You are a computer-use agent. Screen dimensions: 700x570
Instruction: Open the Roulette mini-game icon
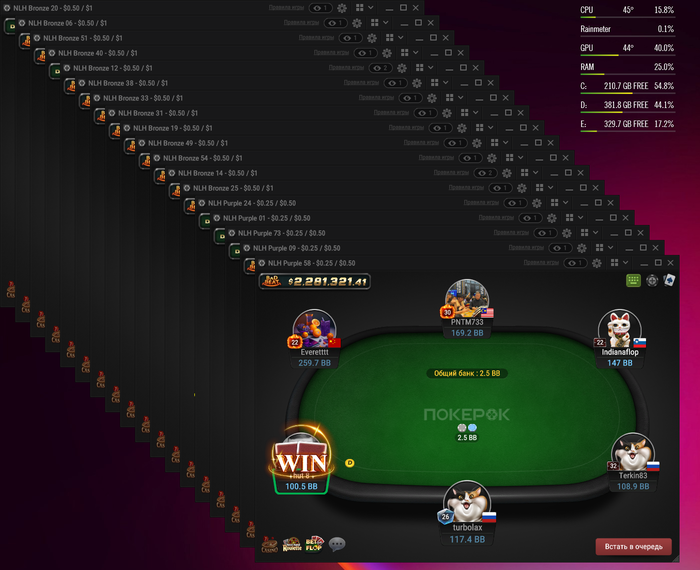tap(291, 544)
